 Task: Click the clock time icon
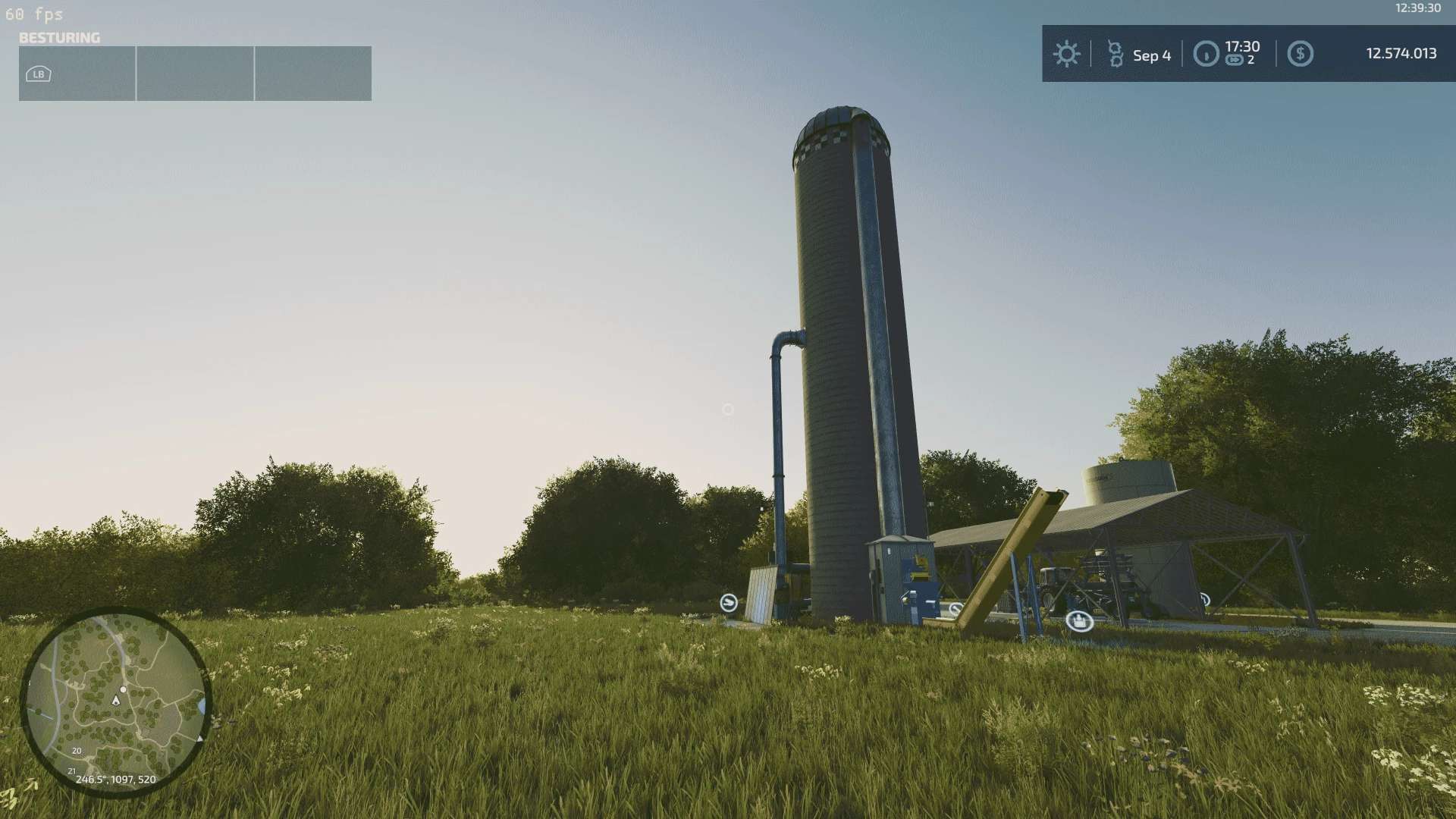[x=1206, y=54]
